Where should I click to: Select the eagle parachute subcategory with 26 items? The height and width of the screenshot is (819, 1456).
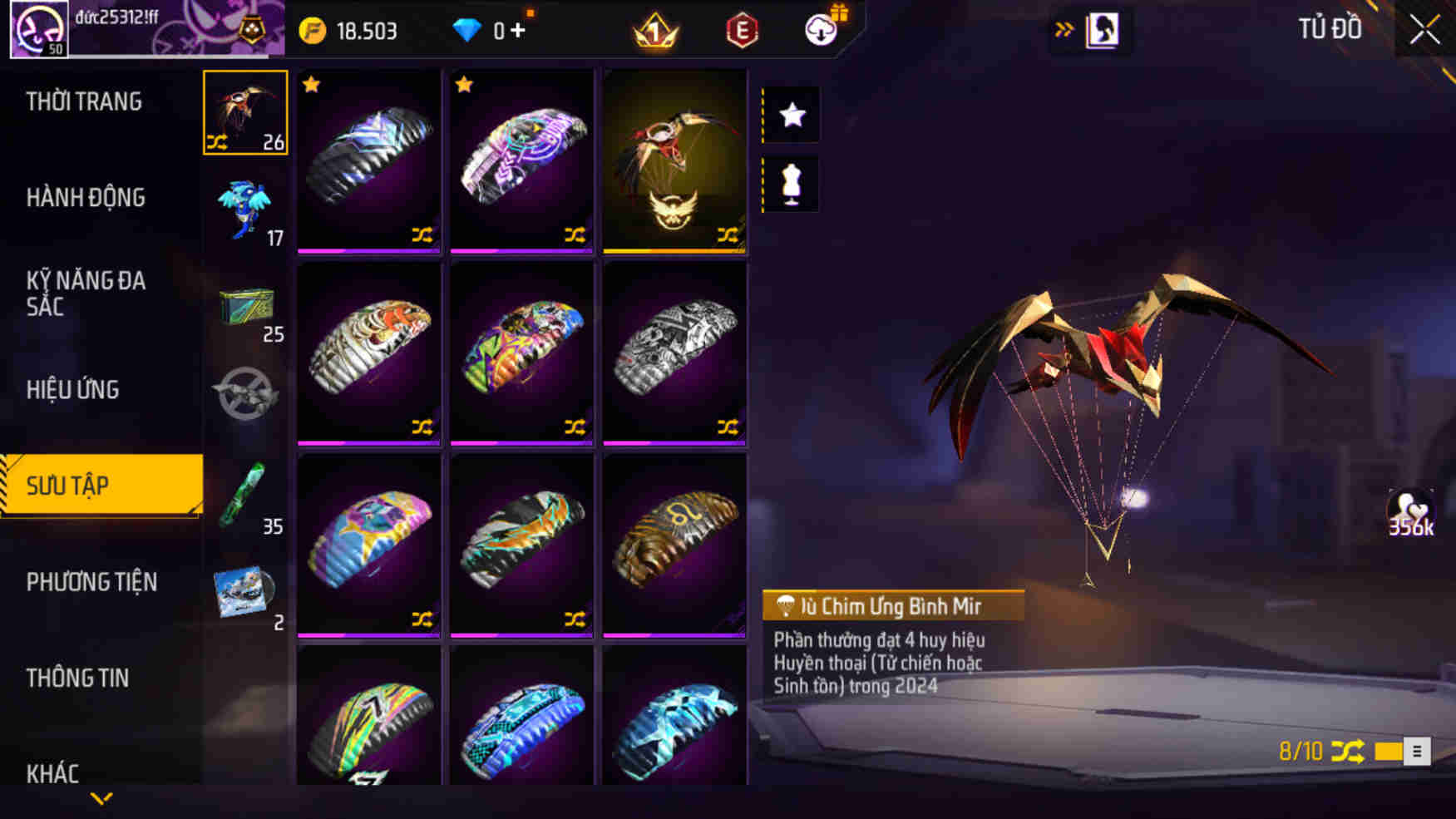point(245,112)
